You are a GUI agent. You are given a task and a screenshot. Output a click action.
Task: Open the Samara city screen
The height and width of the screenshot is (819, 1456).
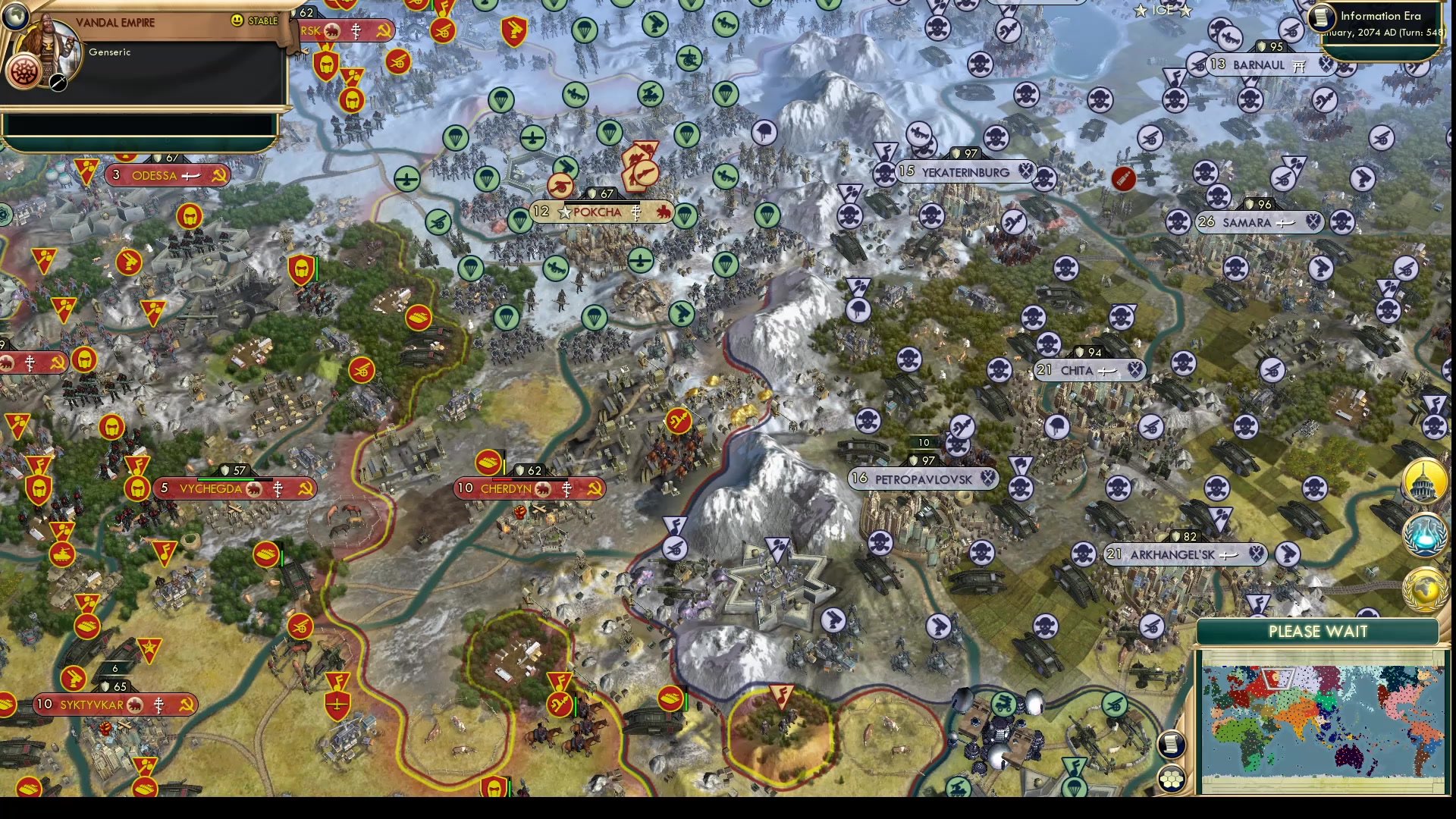pyautogui.click(x=1249, y=223)
